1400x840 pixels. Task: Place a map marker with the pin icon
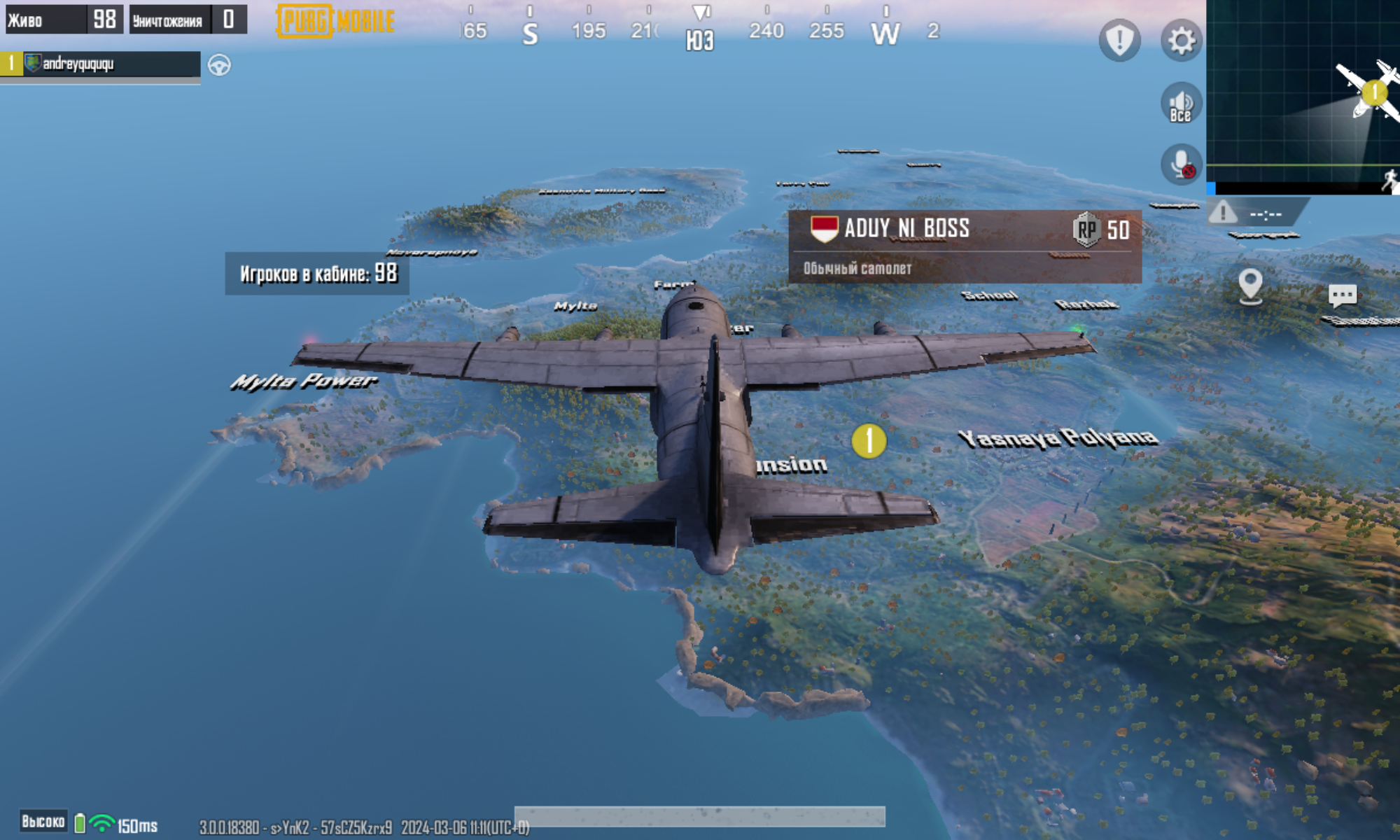pyautogui.click(x=1249, y=286)
